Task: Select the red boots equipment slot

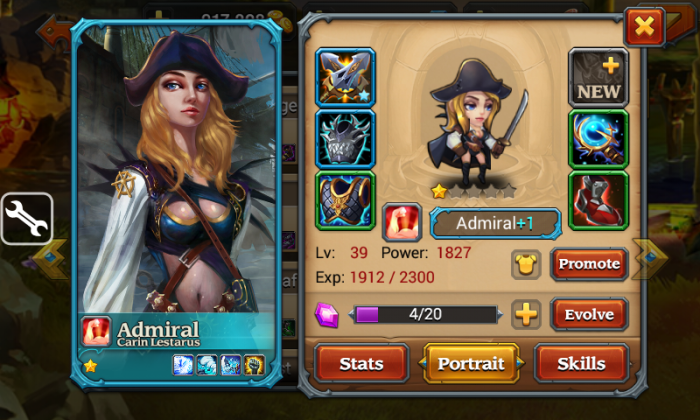Action: pyautogui.click(x=598, y=200)
